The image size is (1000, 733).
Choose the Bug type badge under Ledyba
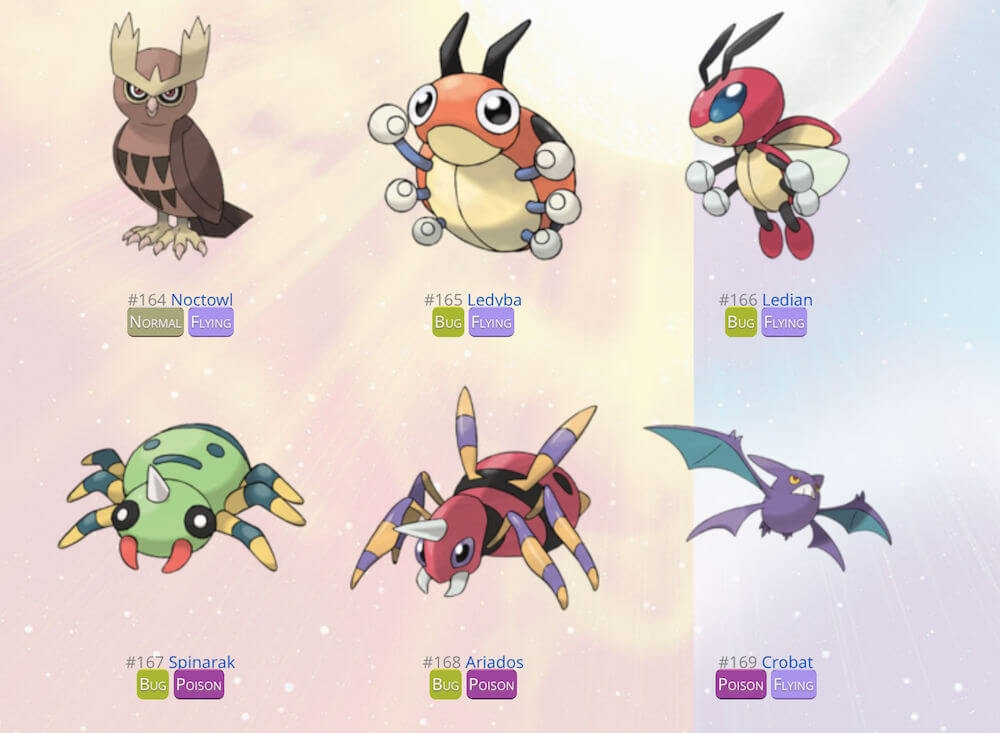pos(448,322)
